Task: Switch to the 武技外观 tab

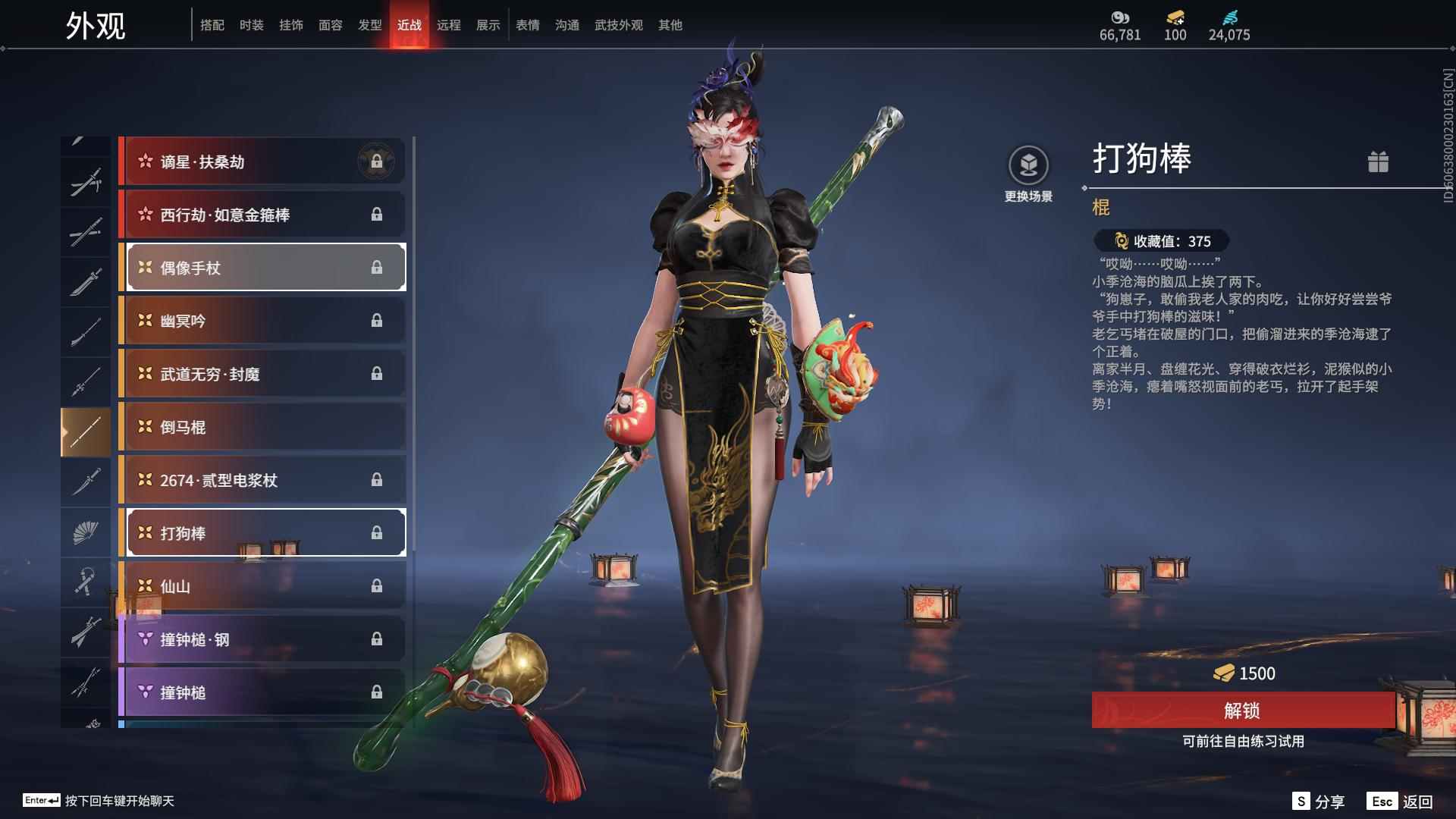Action: pos(618,24)
